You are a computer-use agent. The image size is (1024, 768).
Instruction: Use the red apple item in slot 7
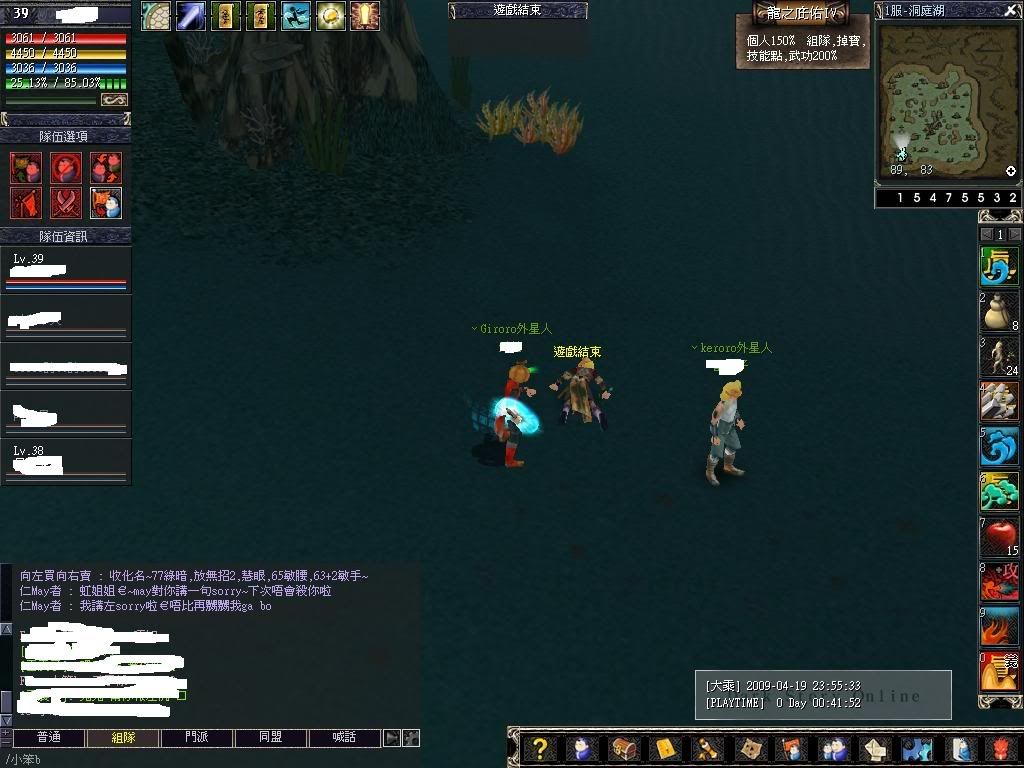coord(999,537)
